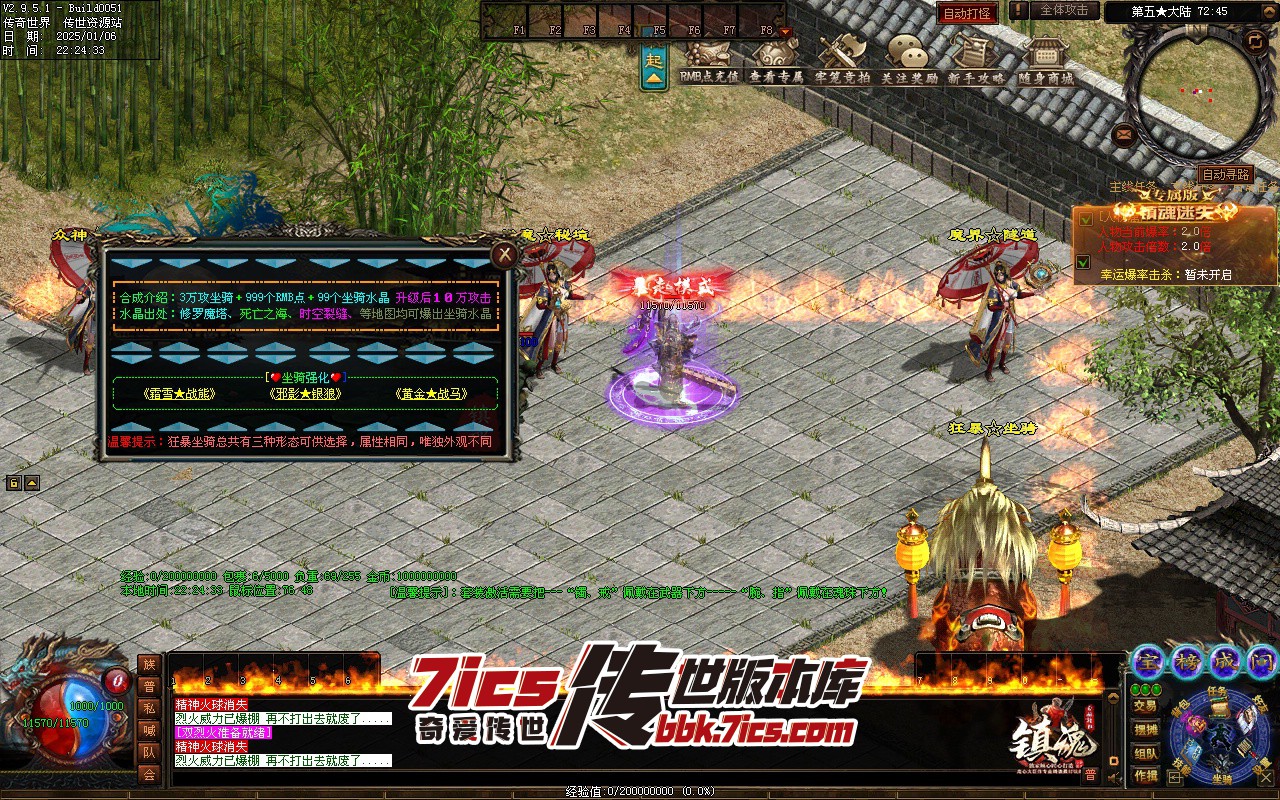Open the 随身商城 portable shop
Screen dimensions: 1280x800
(1045, 58)
